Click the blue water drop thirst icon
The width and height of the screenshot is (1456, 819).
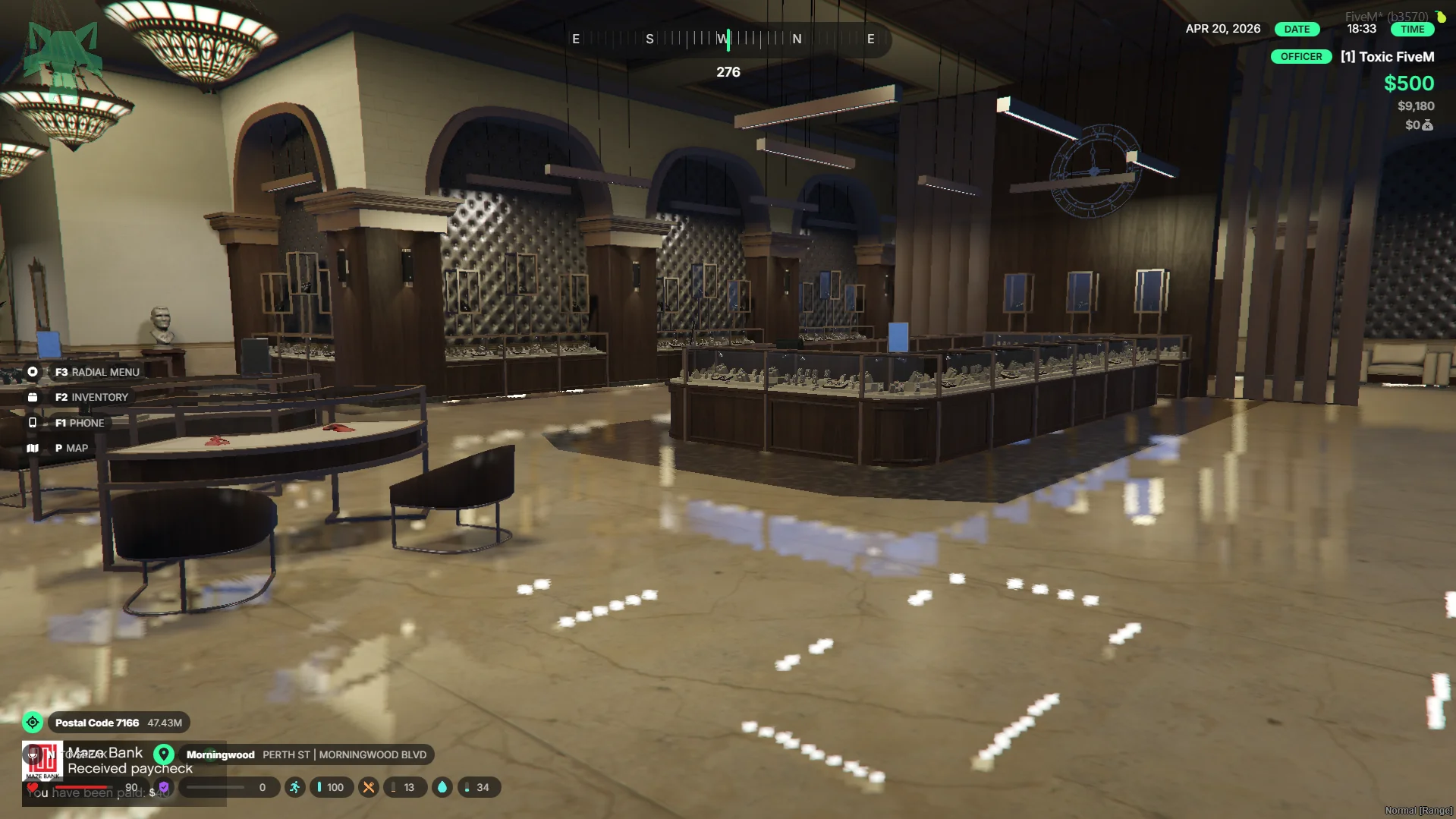click(x=442, y=787)
